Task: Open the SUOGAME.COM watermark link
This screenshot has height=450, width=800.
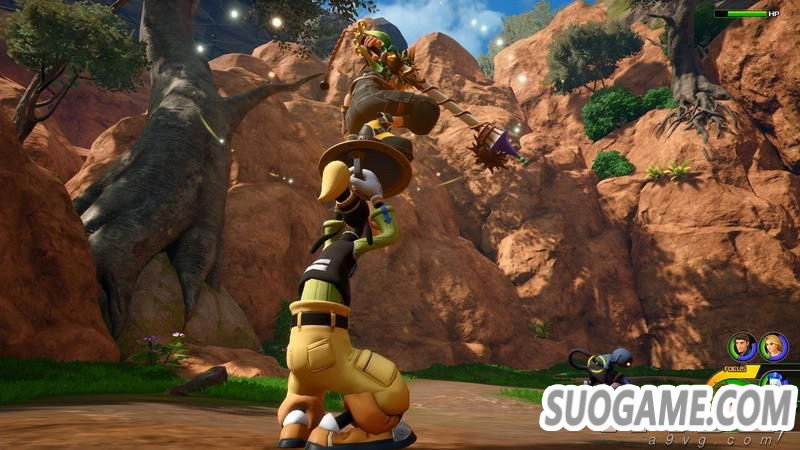Action: coord(668,409)
